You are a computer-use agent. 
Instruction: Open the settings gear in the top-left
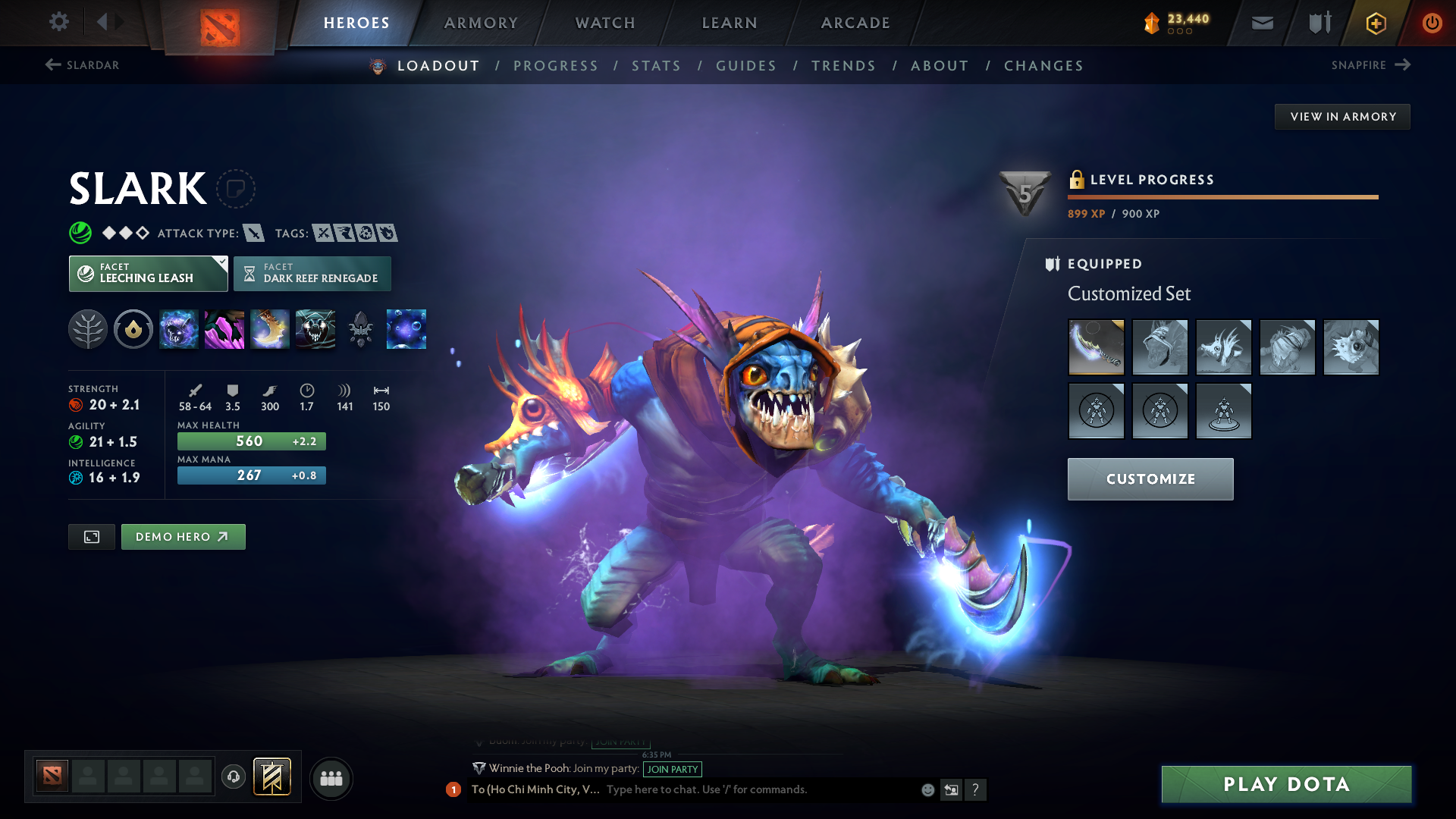(x=58, y=22)
